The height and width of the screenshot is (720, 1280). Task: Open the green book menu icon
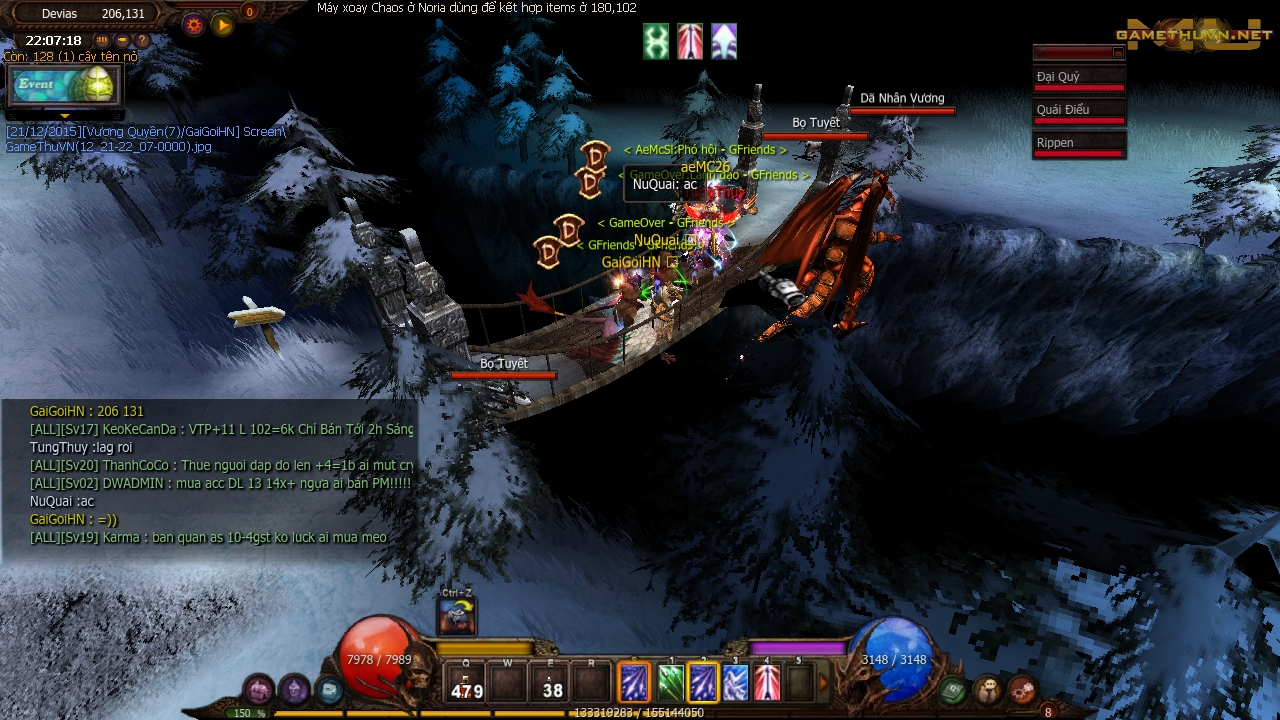(953, 689)
